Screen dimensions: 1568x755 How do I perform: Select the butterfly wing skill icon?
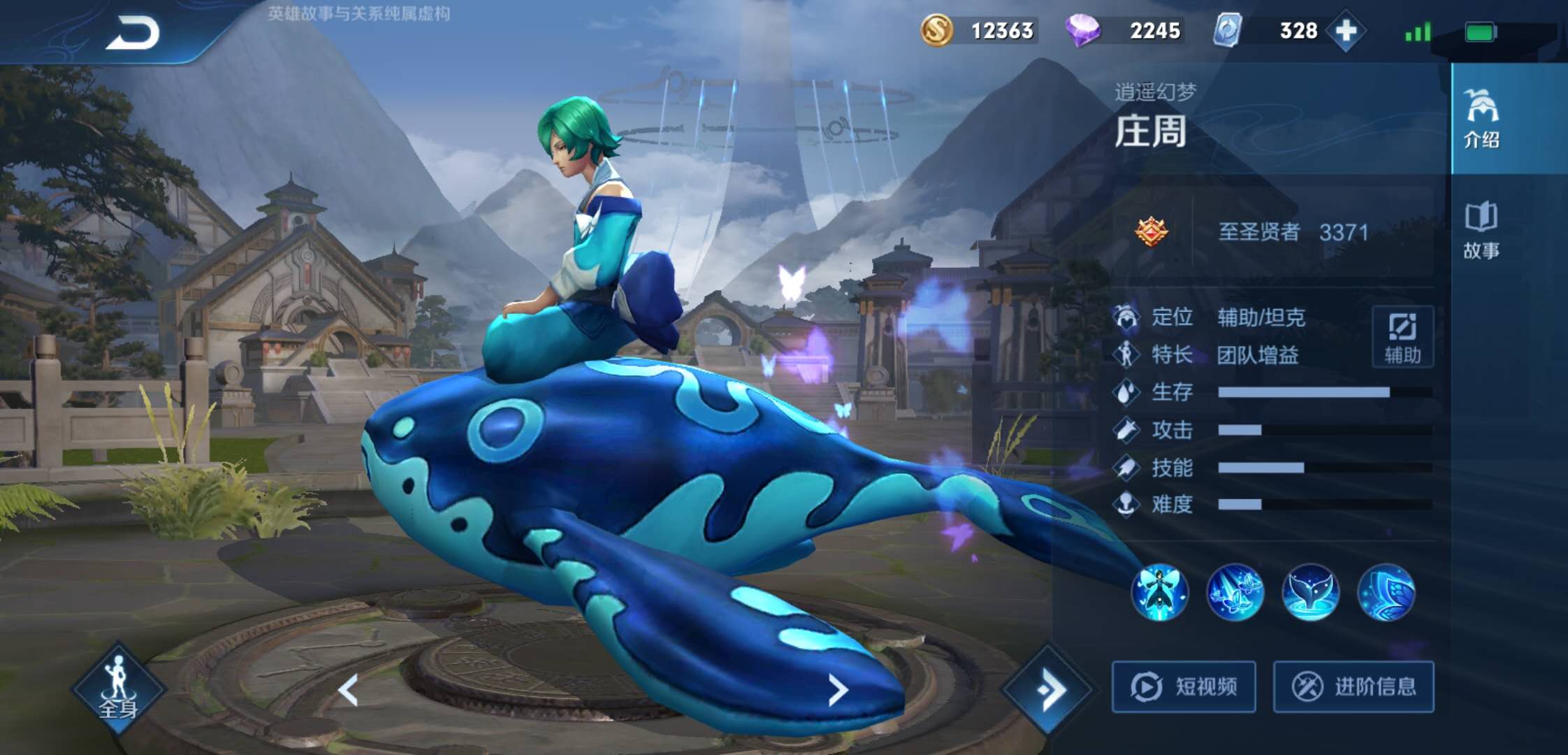click(1386, 593)
